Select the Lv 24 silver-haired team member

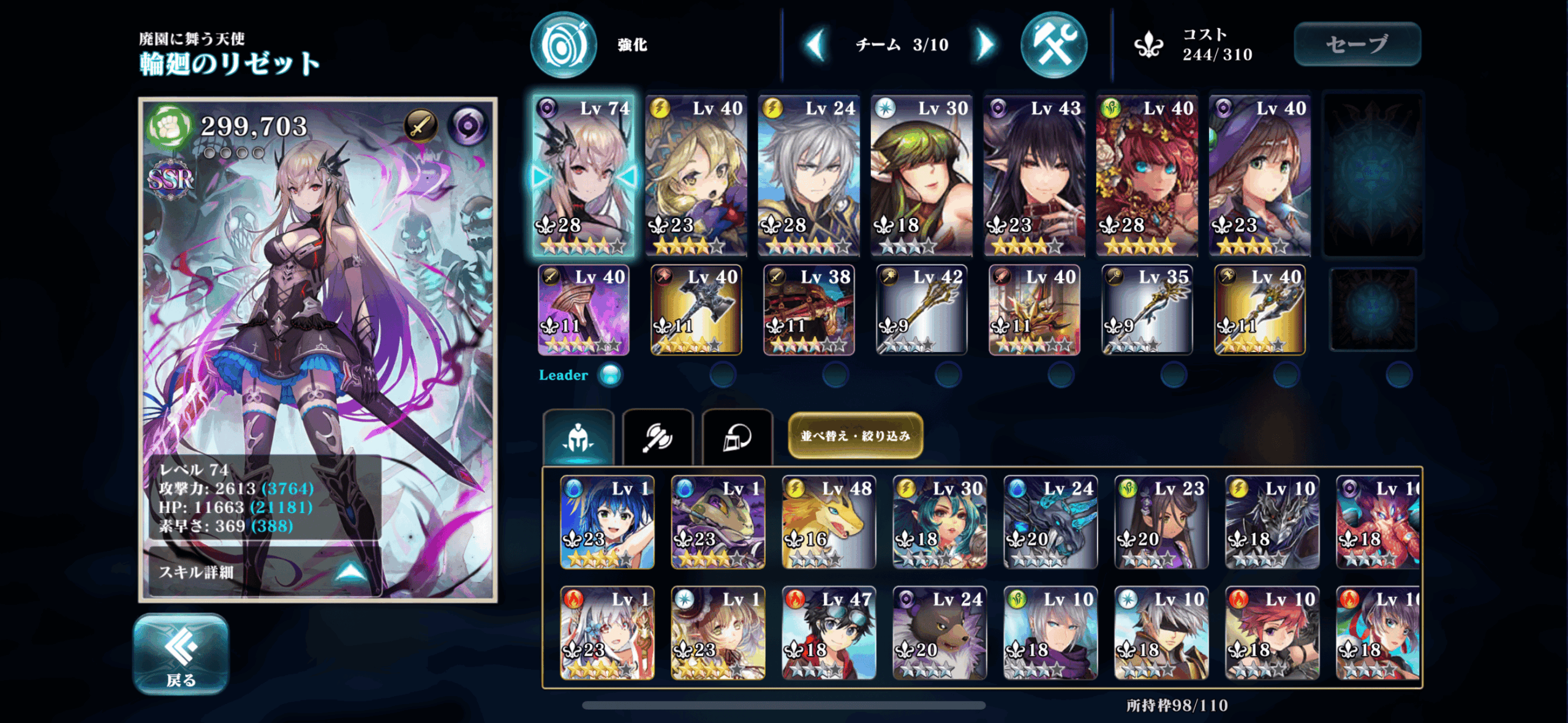coord(809,175)
